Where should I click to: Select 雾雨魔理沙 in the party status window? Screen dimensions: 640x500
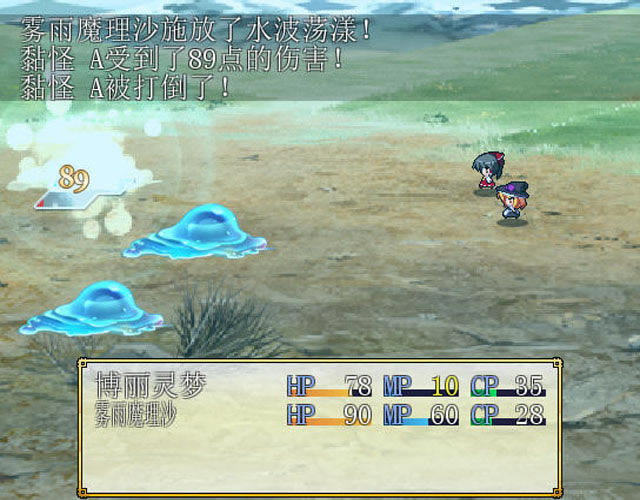click(x=136, y=413)
